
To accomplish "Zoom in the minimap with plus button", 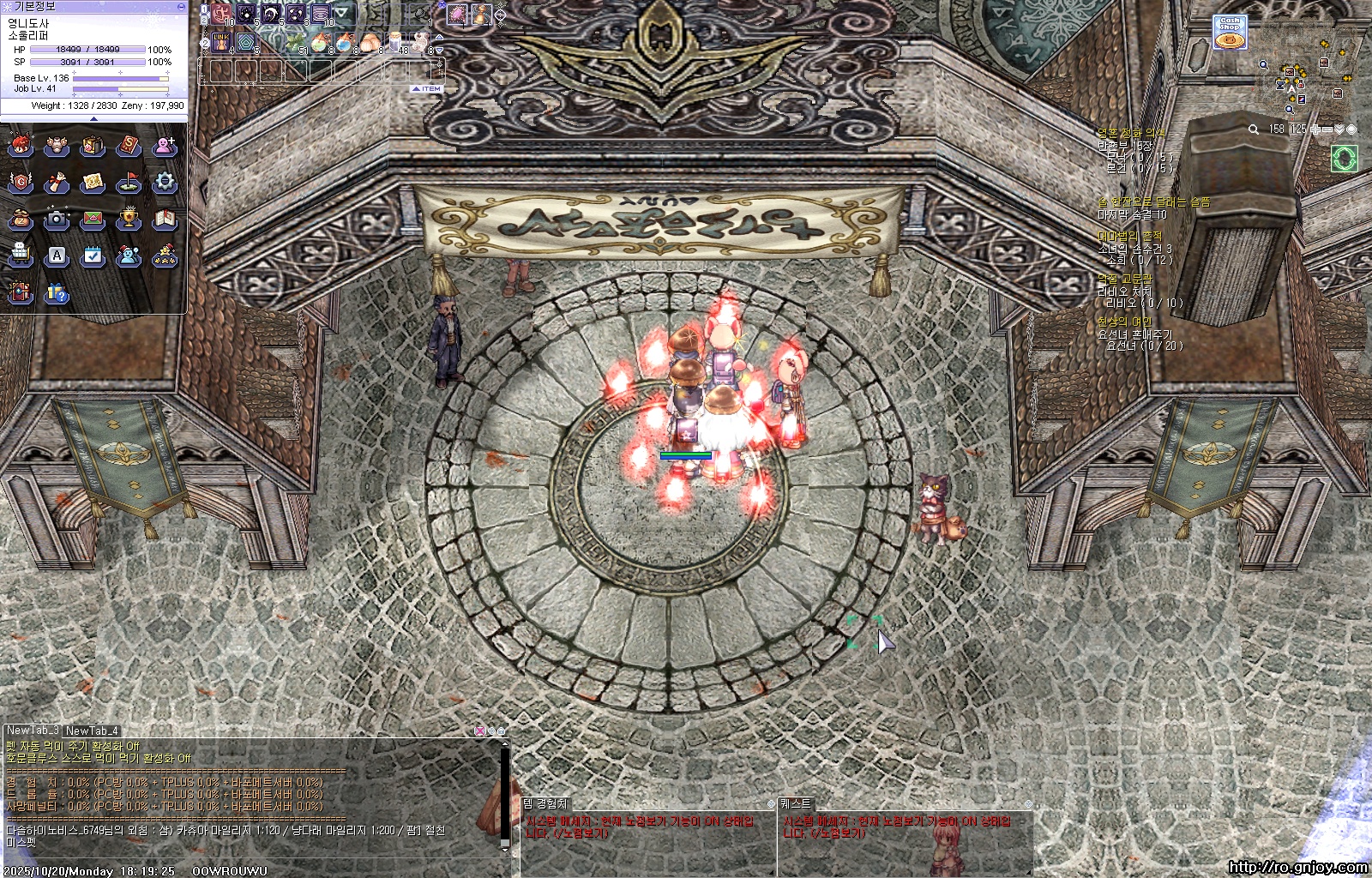I will coord(1315,129).
